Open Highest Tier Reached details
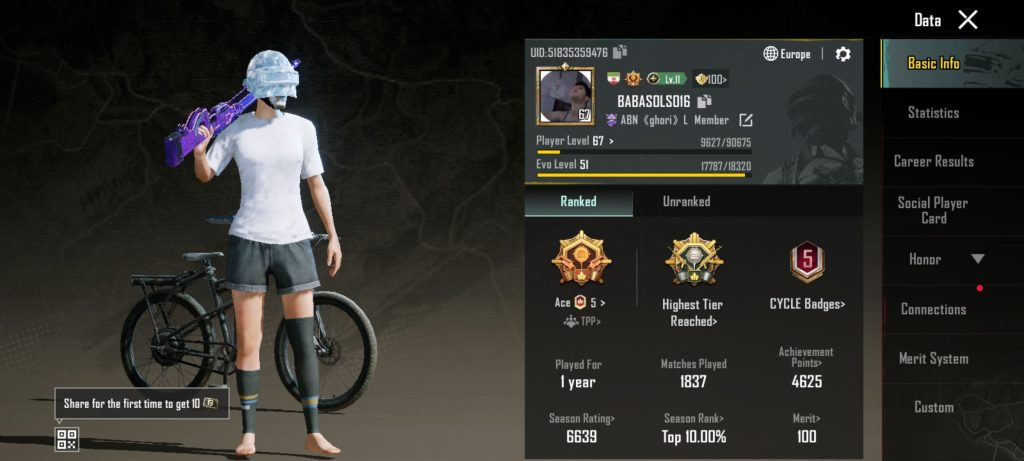 (693, 311)
